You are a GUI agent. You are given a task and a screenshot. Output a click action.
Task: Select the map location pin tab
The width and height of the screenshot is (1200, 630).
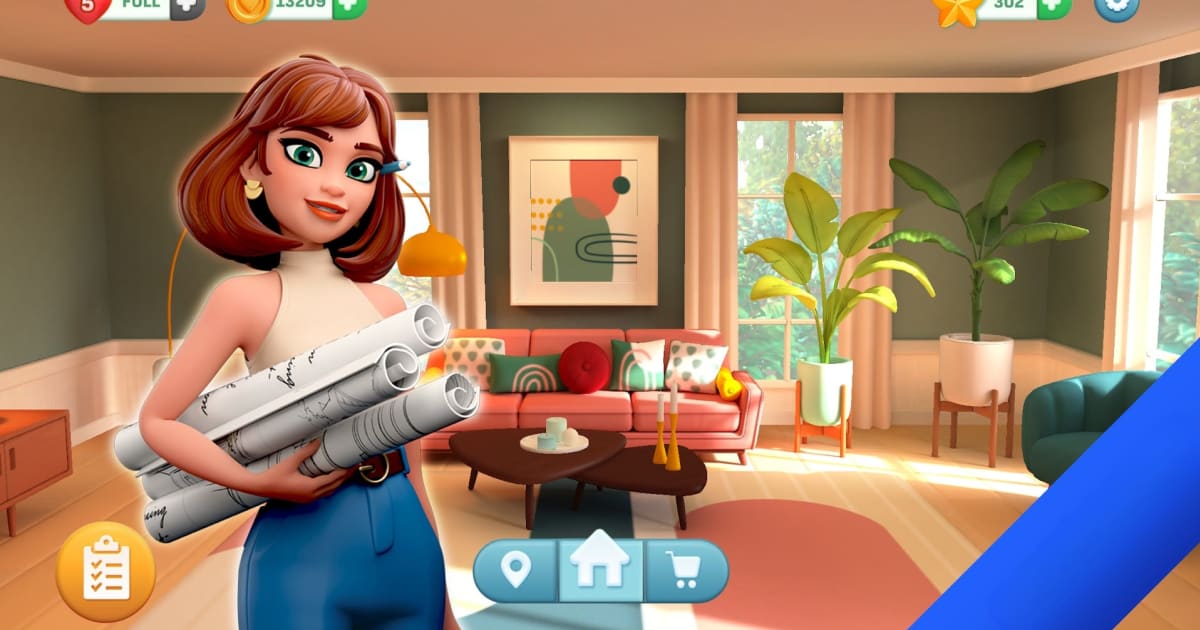[x=515, y=571]
